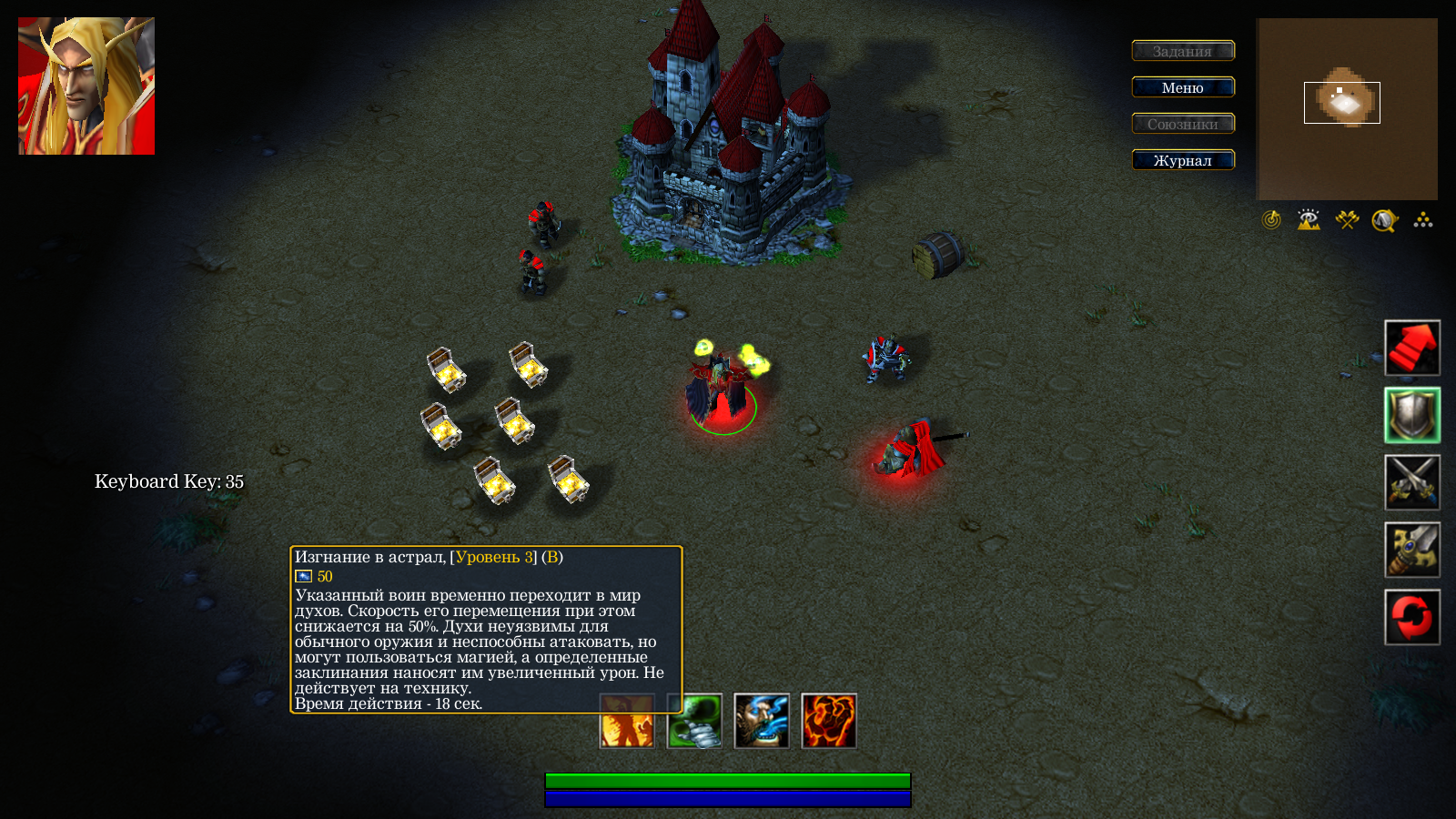Toggle the minimap terrain eye icon
Screen dimensions: 1456x819
pyautogui.click(x=1309, y=220)
